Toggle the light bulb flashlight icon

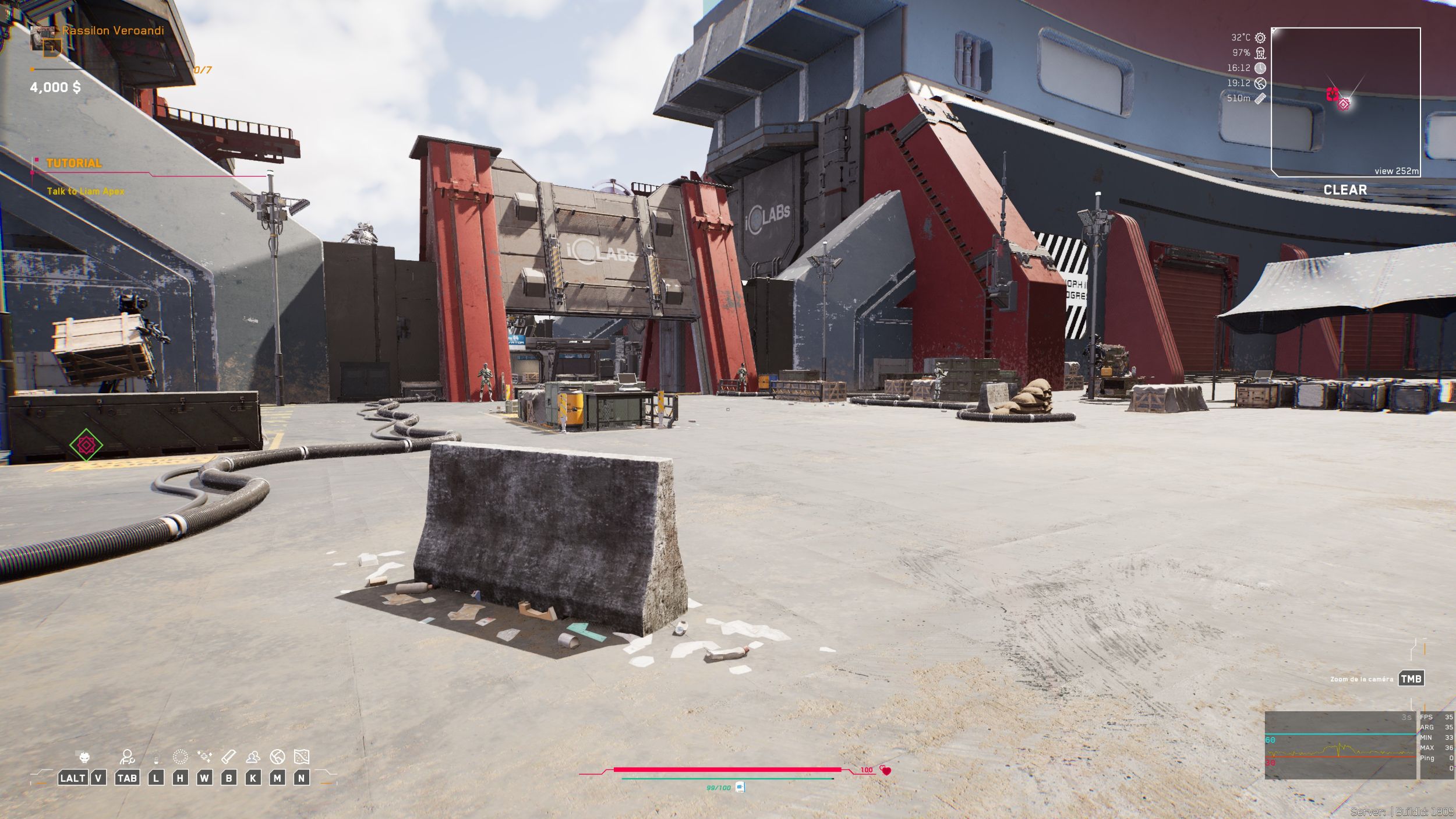point(156,759)
